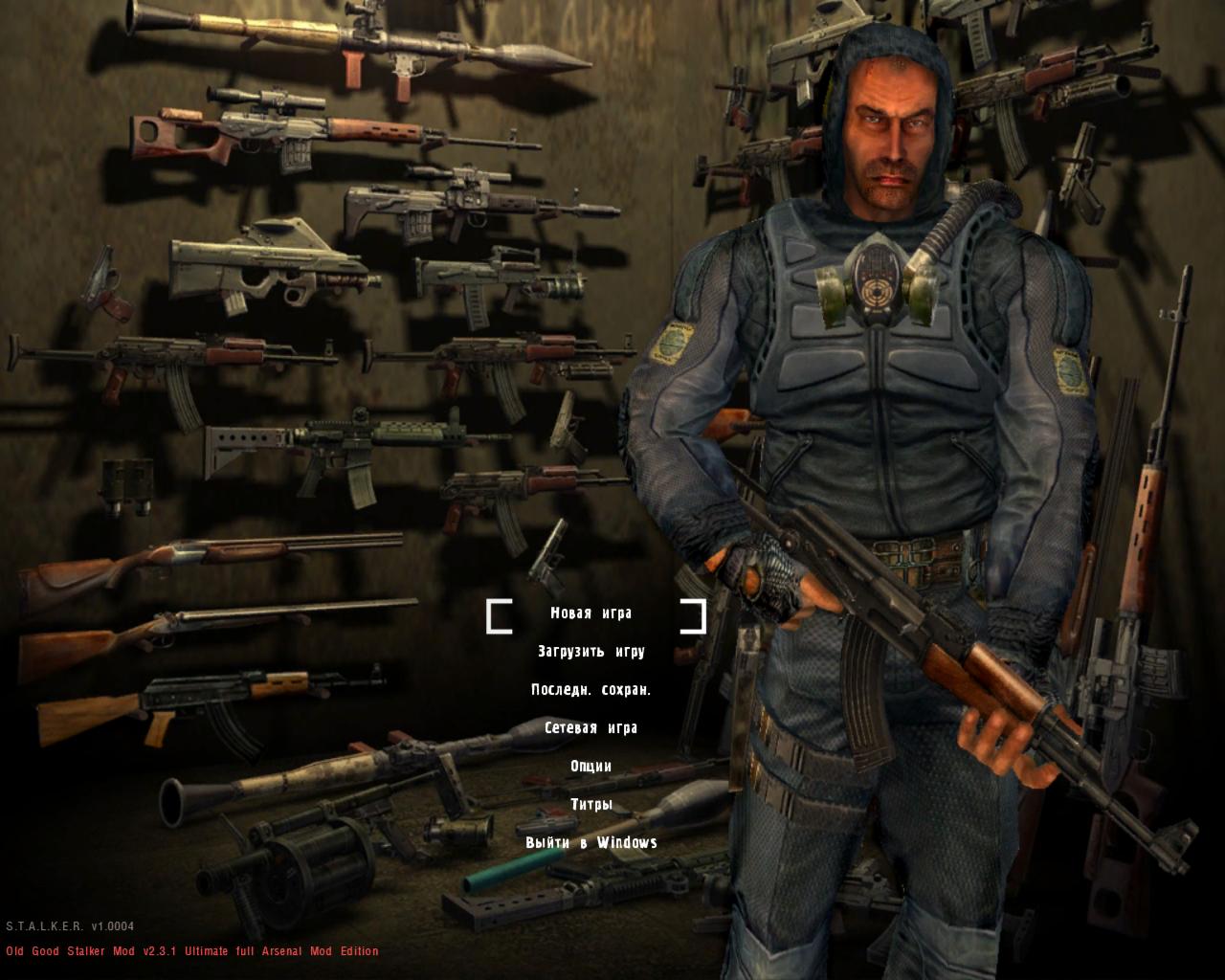Open the Опции settings menu

click(591, 767)
